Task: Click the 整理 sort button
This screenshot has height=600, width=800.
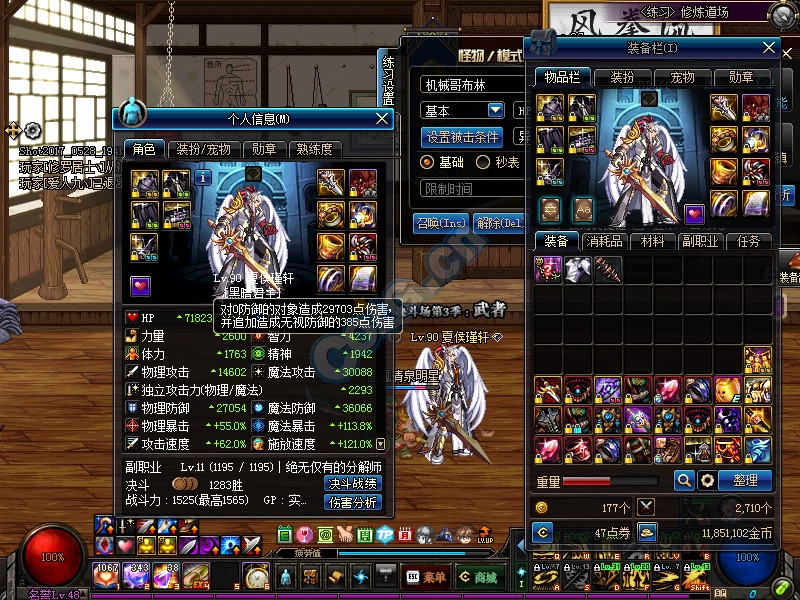Action: point(745,480)
